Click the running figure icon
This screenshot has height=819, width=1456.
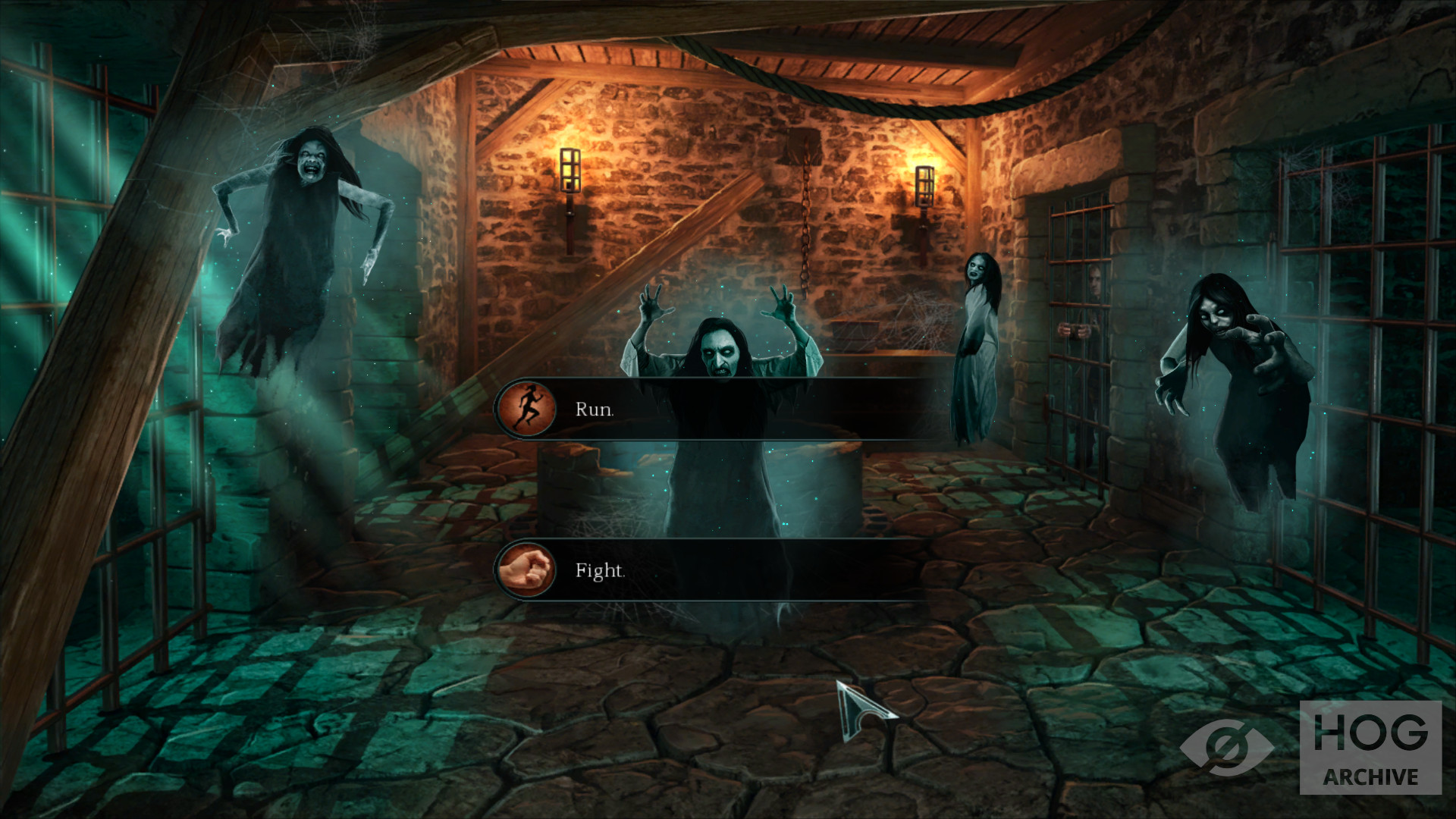click(x=526, y=409)
